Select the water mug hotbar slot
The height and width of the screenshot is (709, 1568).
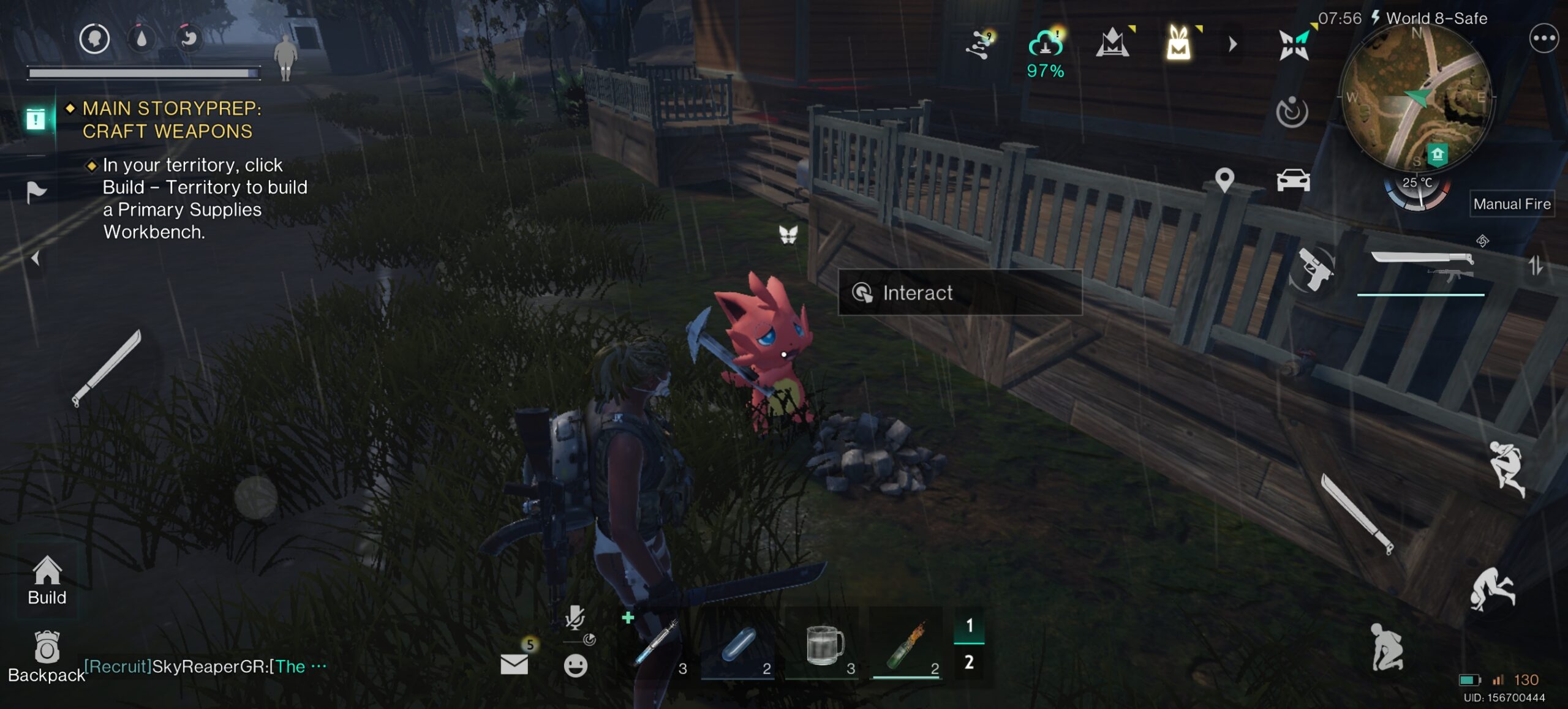tap(824, 645)
